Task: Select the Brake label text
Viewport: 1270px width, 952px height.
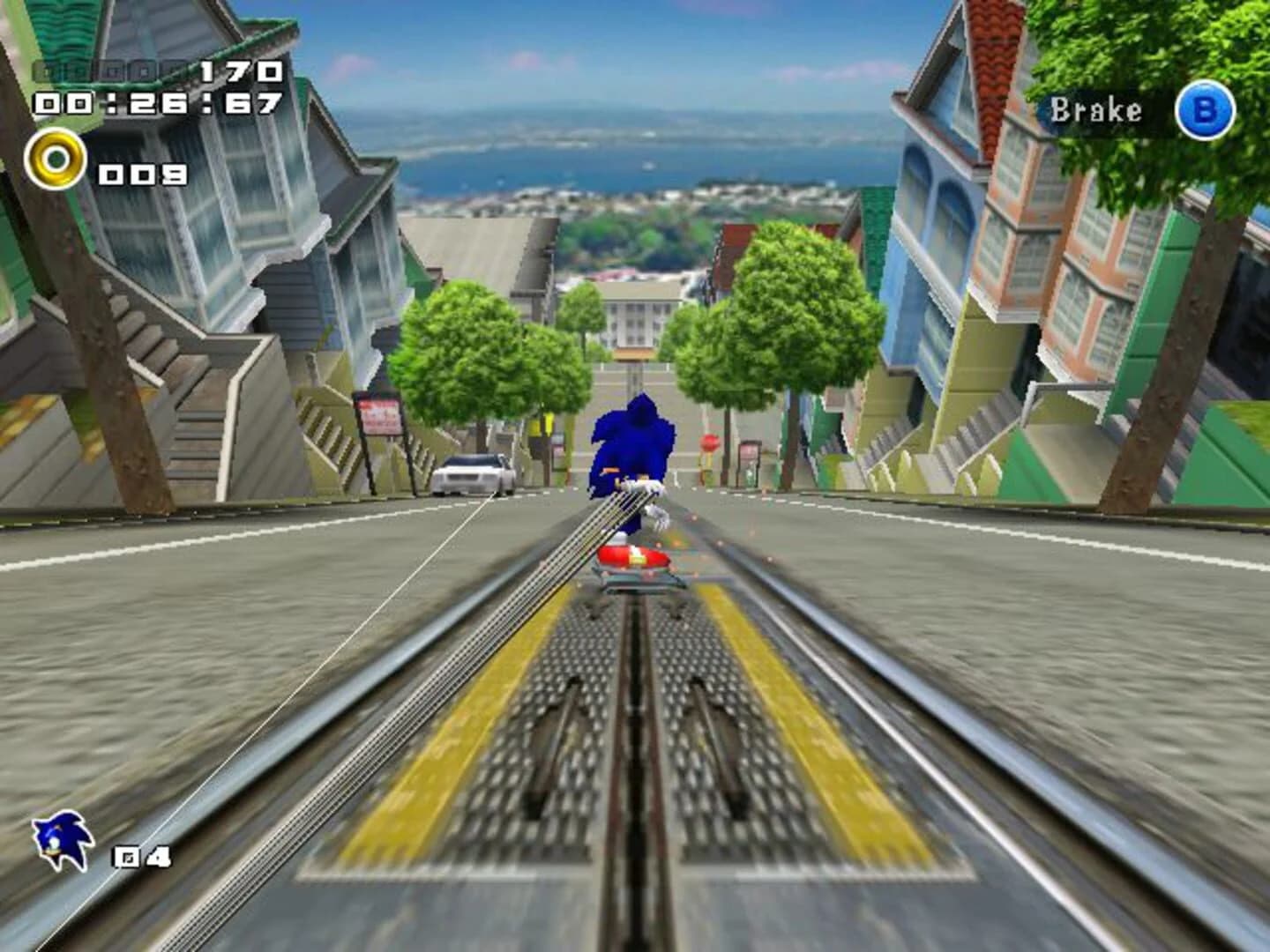Action: (x=1096, y=109)
